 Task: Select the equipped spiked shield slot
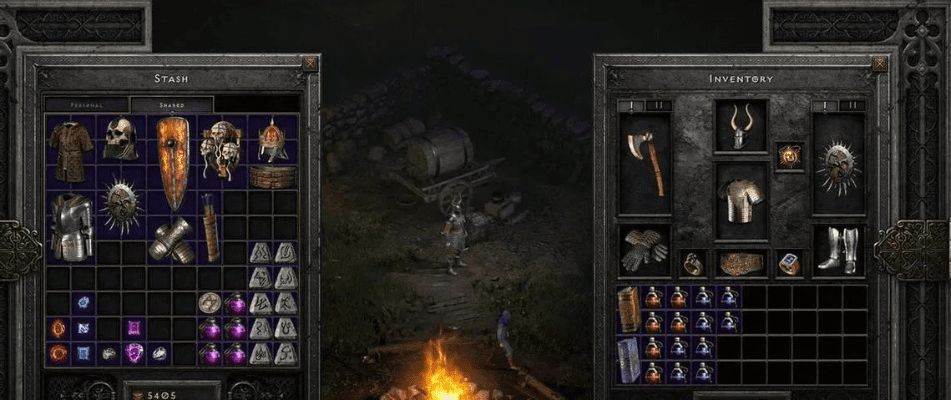pos(838,163)
